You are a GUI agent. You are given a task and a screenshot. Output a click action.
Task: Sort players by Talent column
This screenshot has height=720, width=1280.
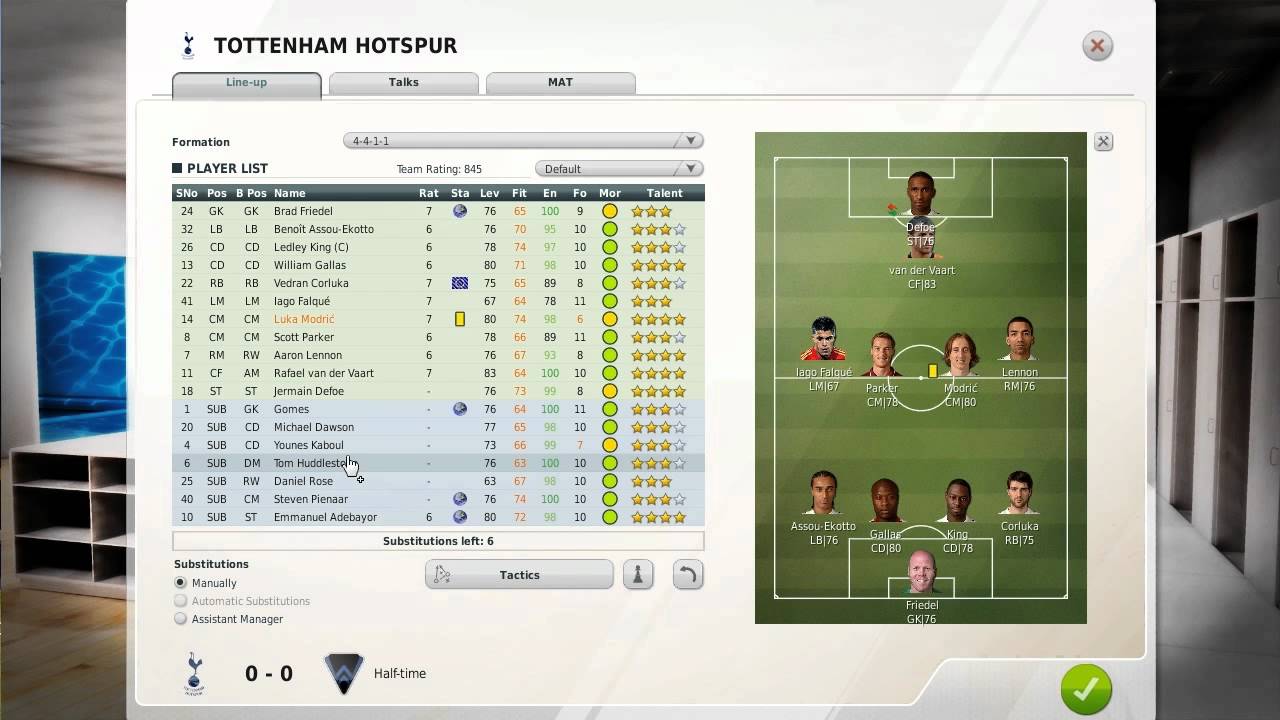tap(664, 193)
